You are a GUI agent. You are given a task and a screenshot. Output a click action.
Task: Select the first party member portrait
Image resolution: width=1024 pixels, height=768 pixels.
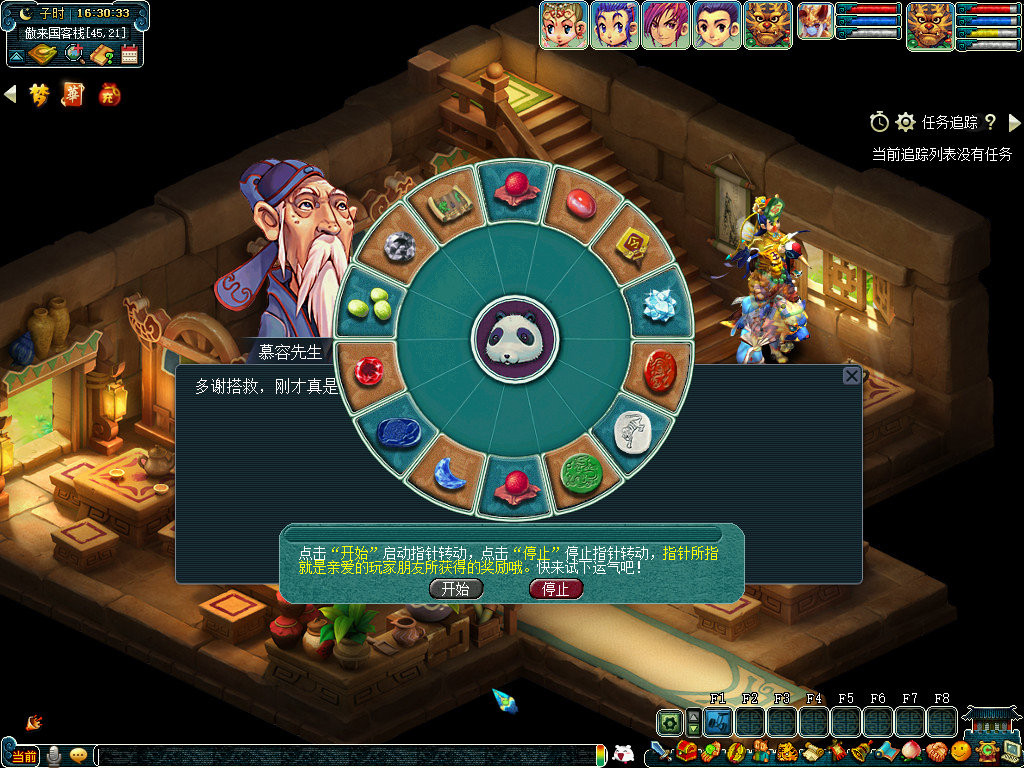click(564, 24)
